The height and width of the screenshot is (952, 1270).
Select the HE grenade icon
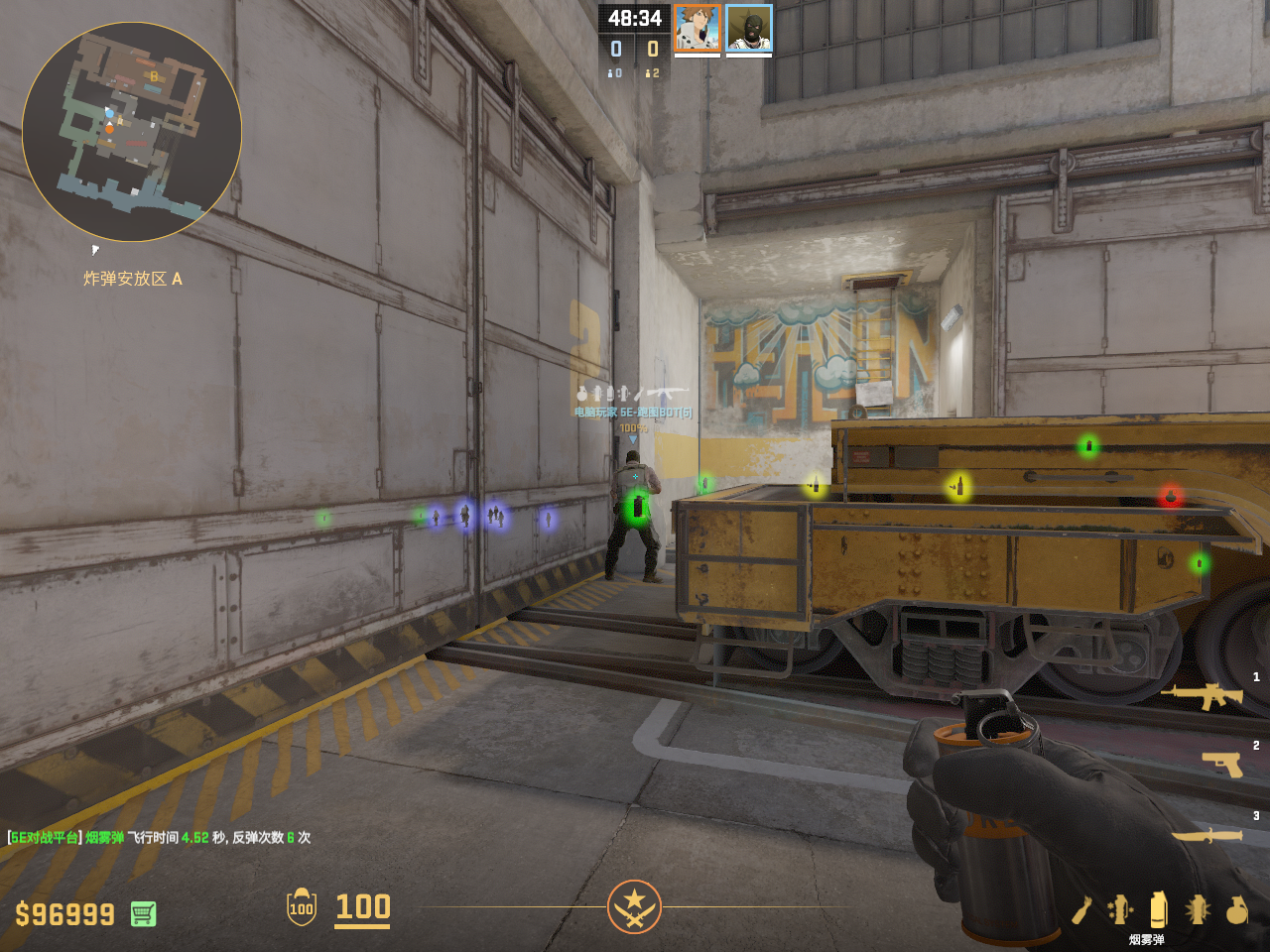click(1236, 909)
